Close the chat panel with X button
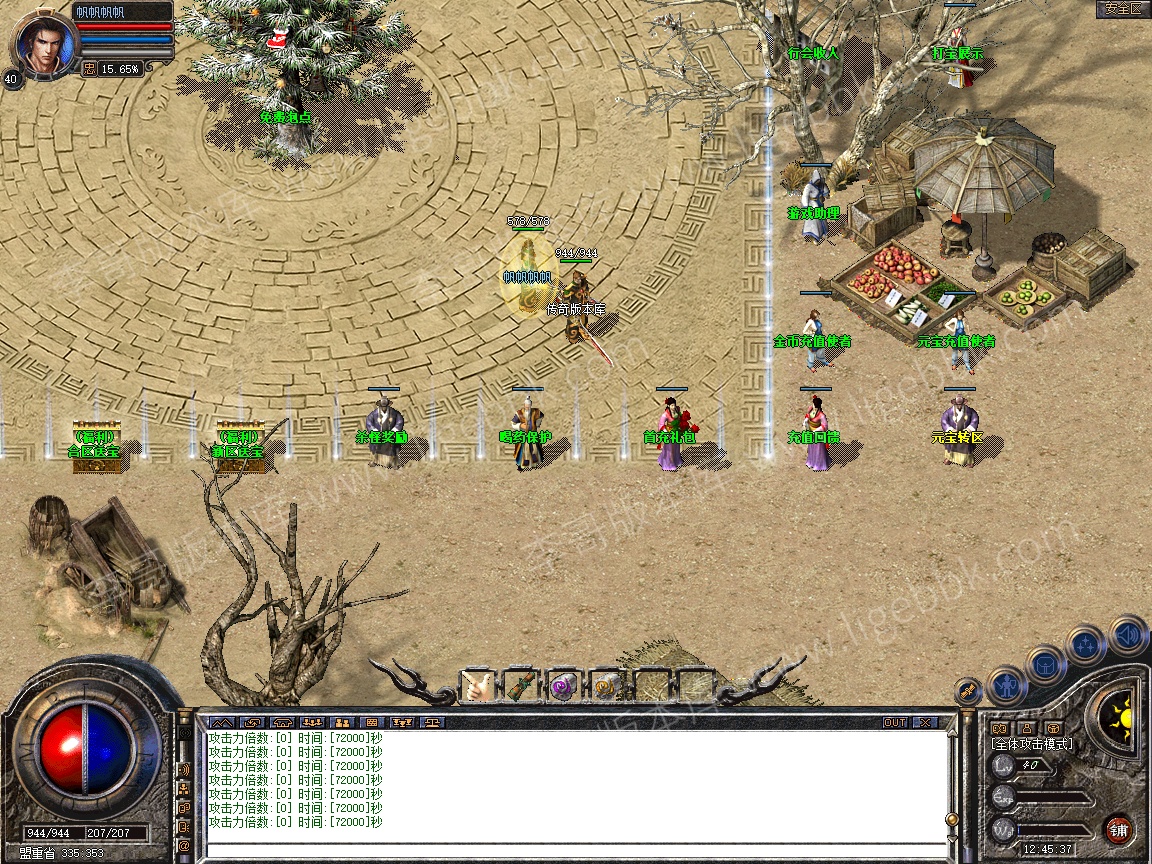 925,722
